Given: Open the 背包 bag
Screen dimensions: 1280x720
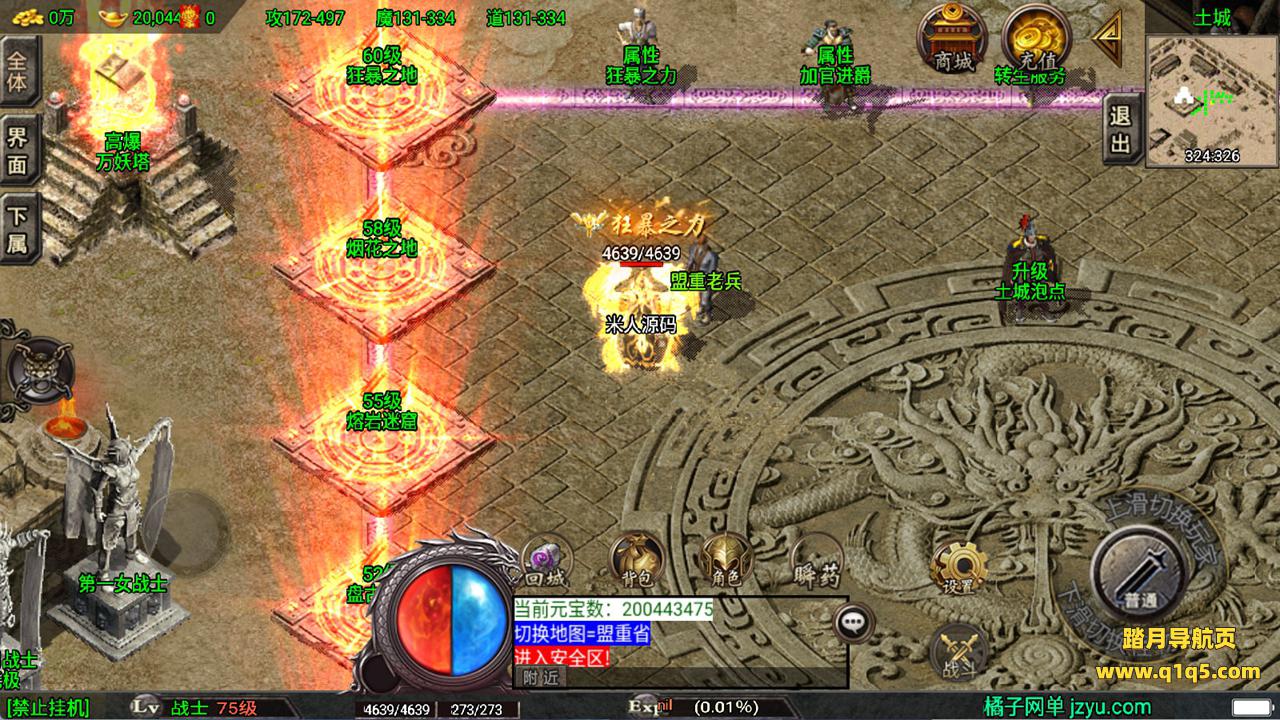Looking at the screenshot, I should pos(636,560).
